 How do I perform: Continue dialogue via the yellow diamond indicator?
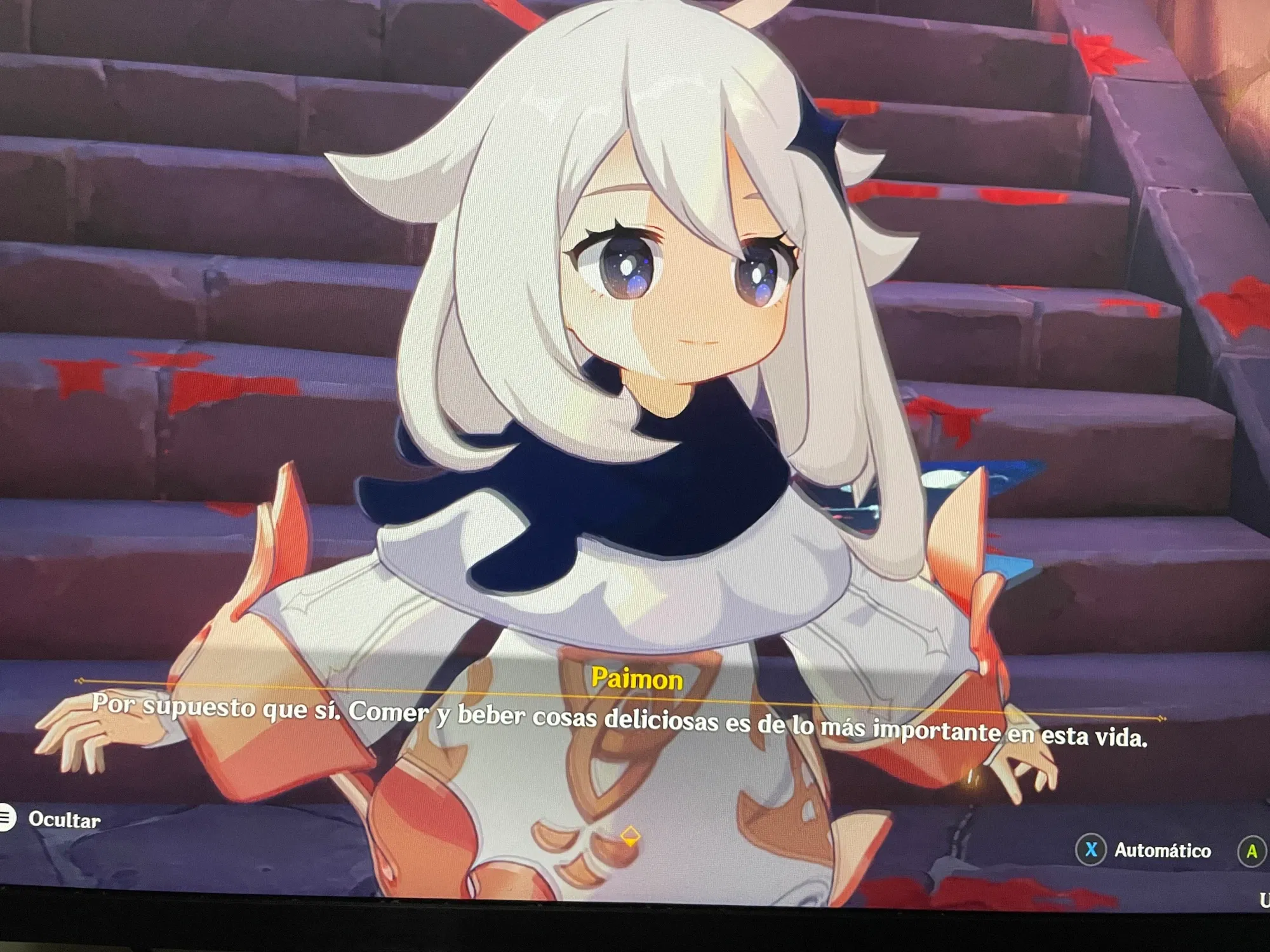630,836
